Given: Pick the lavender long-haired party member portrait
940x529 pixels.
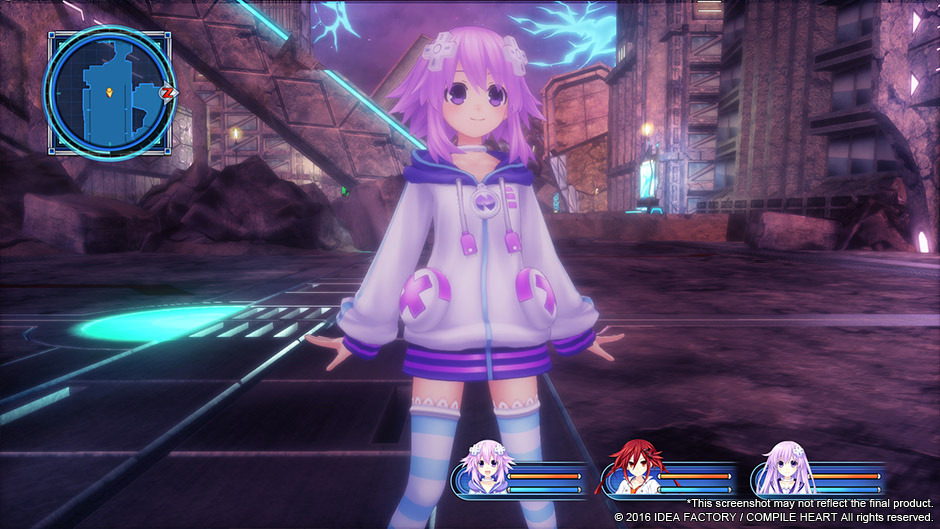Looking at the screenshot, I should [783, 469].
